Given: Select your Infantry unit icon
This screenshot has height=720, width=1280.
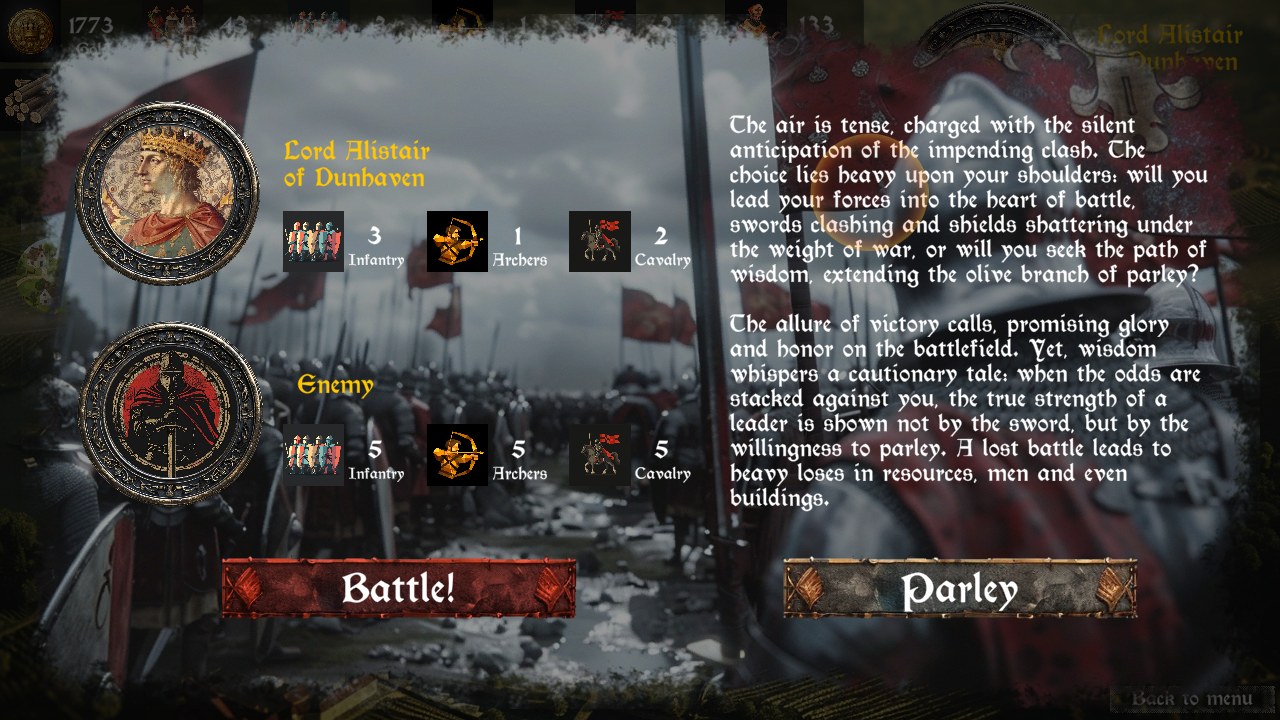Looking at the screenshot, I should coord(313,241).
